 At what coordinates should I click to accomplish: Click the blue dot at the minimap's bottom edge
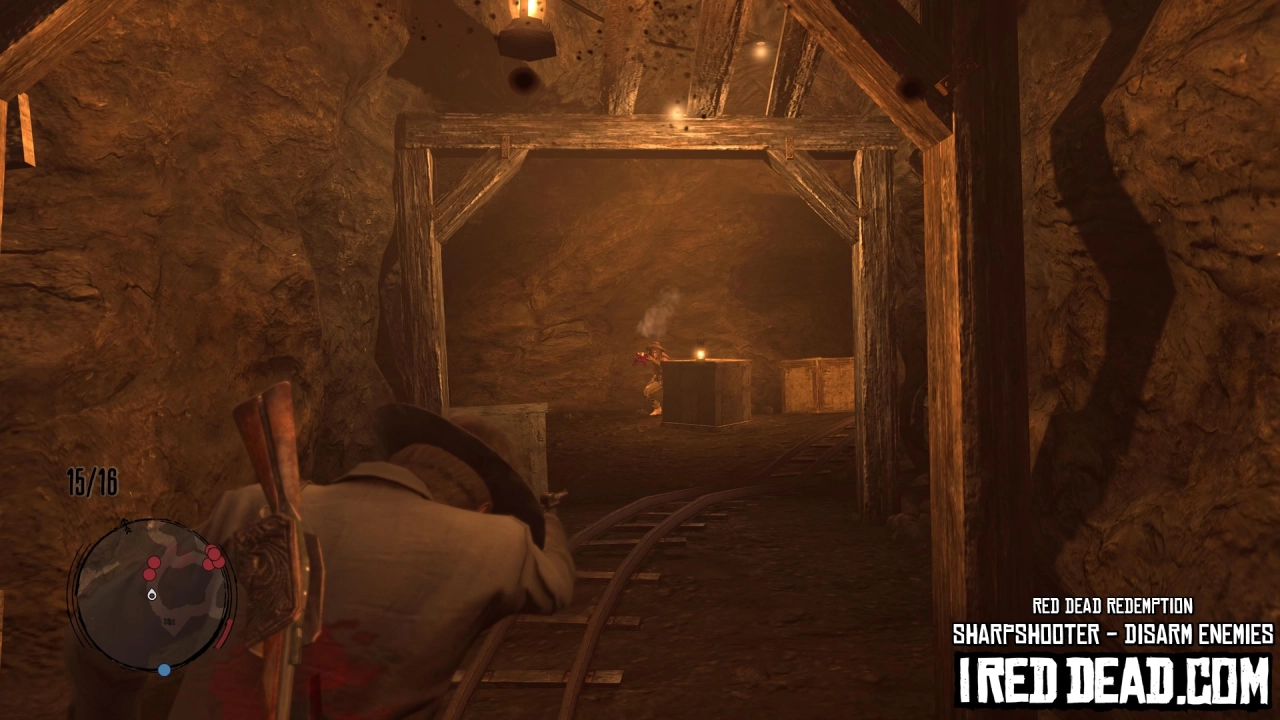click(164, 669)
